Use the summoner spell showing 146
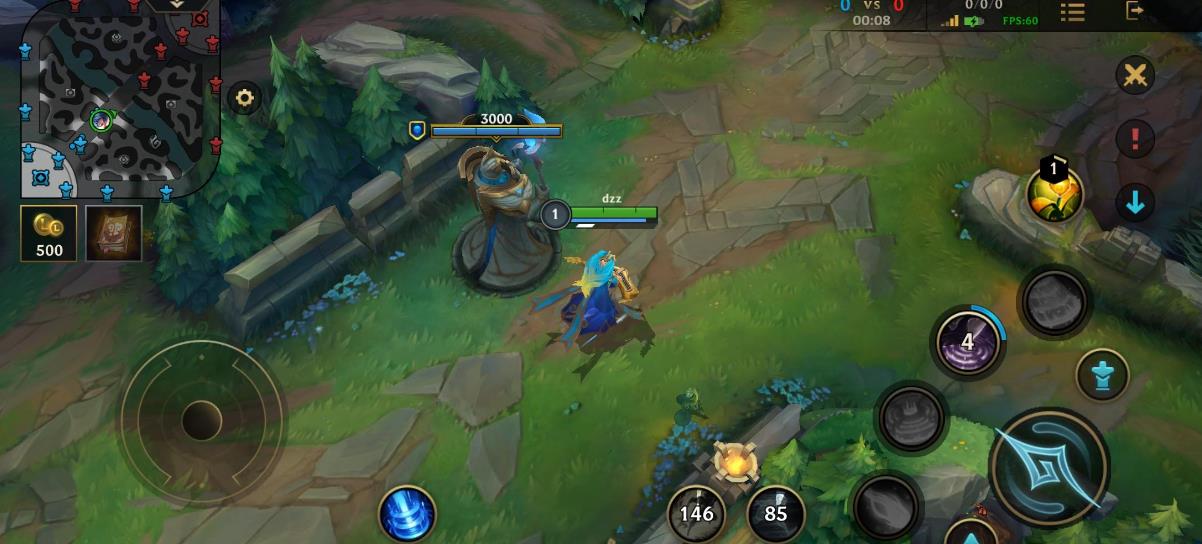 (x=697, y=514)
